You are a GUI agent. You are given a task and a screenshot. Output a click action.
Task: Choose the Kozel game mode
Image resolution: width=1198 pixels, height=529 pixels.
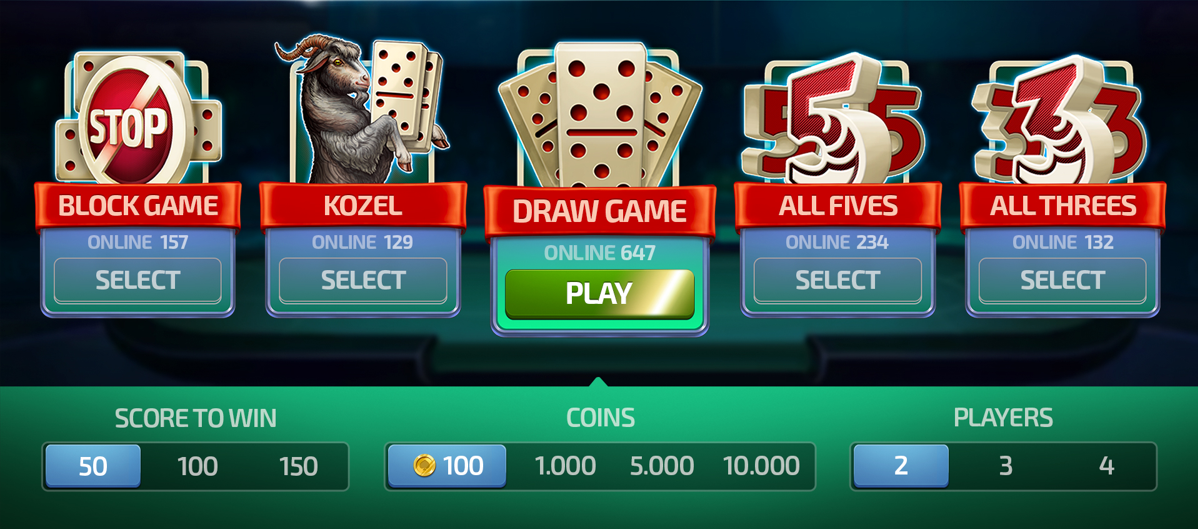click(x=363, y=280)
